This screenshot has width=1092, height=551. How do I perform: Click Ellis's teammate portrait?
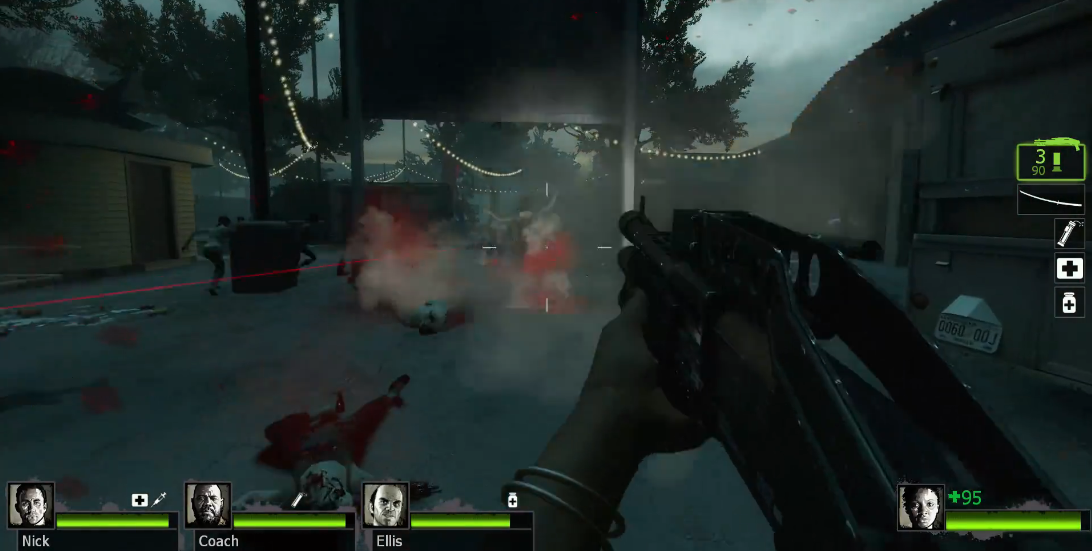385,505
